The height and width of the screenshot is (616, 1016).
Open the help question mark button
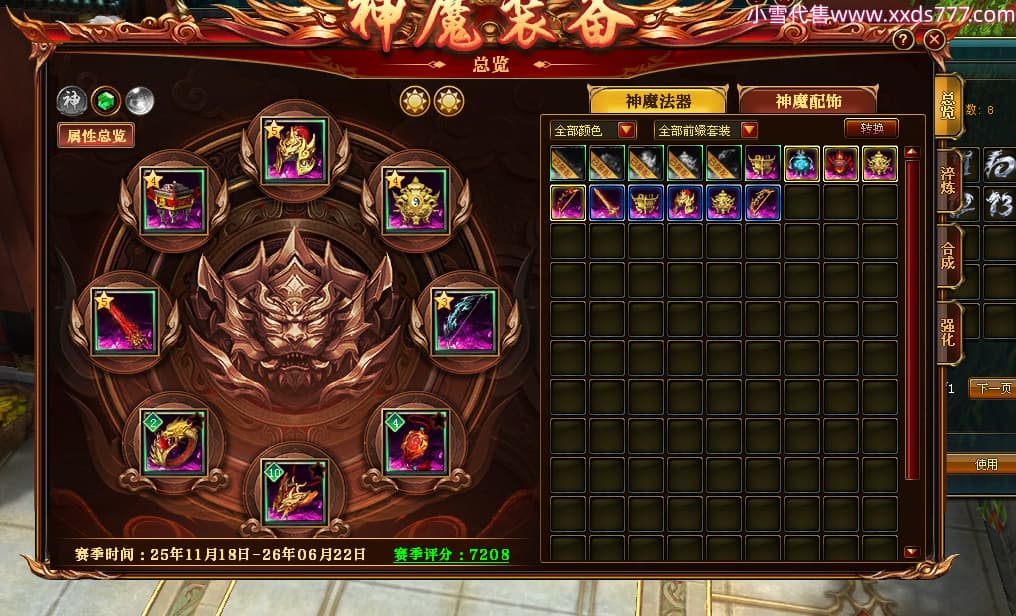(x=903, y=40)
